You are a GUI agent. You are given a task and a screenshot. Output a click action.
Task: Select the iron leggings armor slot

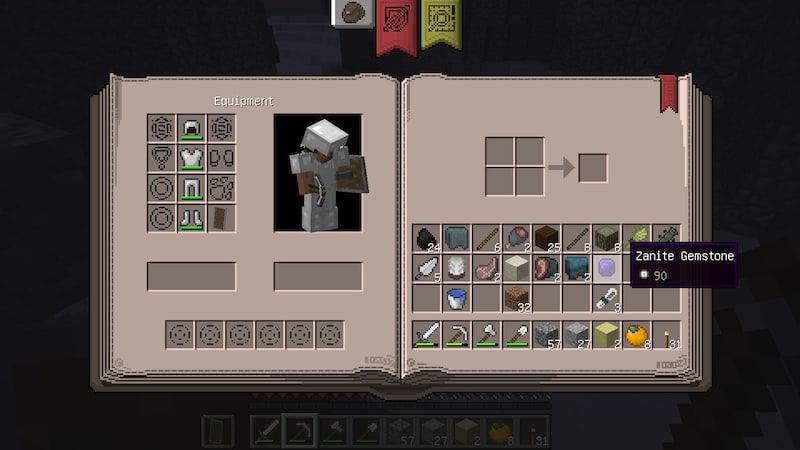tap(191, 188)
